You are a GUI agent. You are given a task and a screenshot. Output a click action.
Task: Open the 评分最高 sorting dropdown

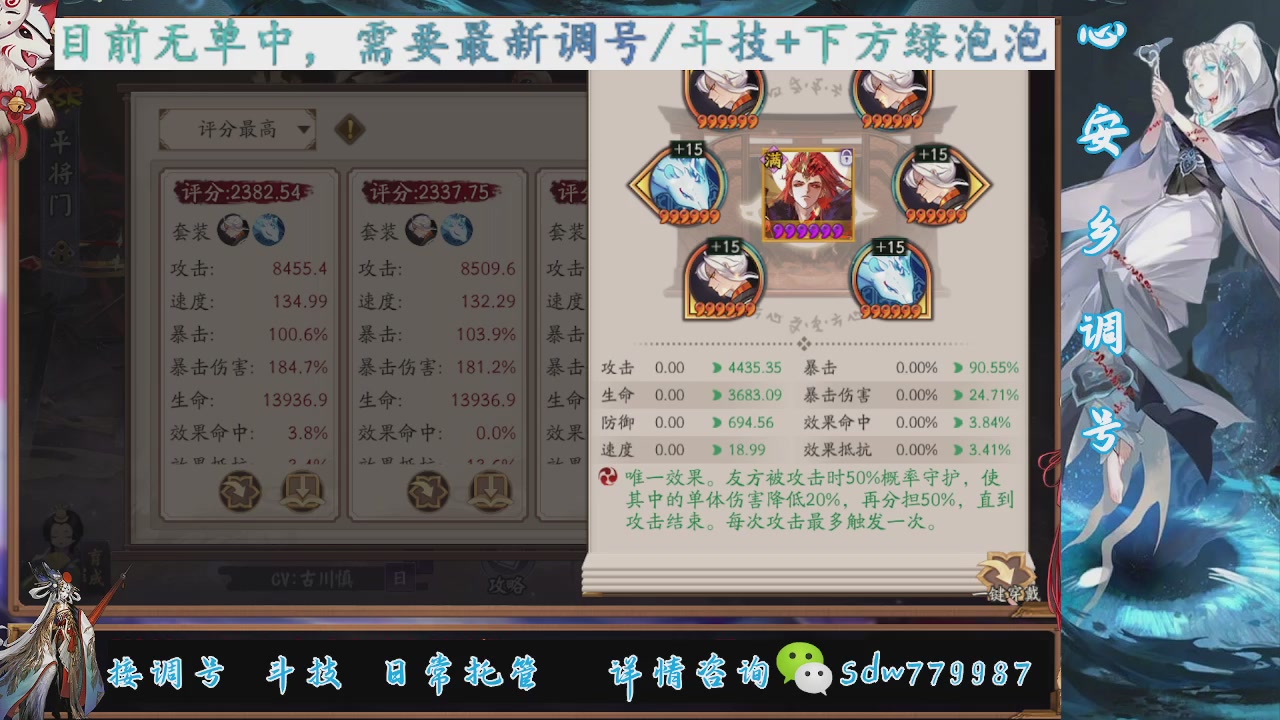(235, 130)
